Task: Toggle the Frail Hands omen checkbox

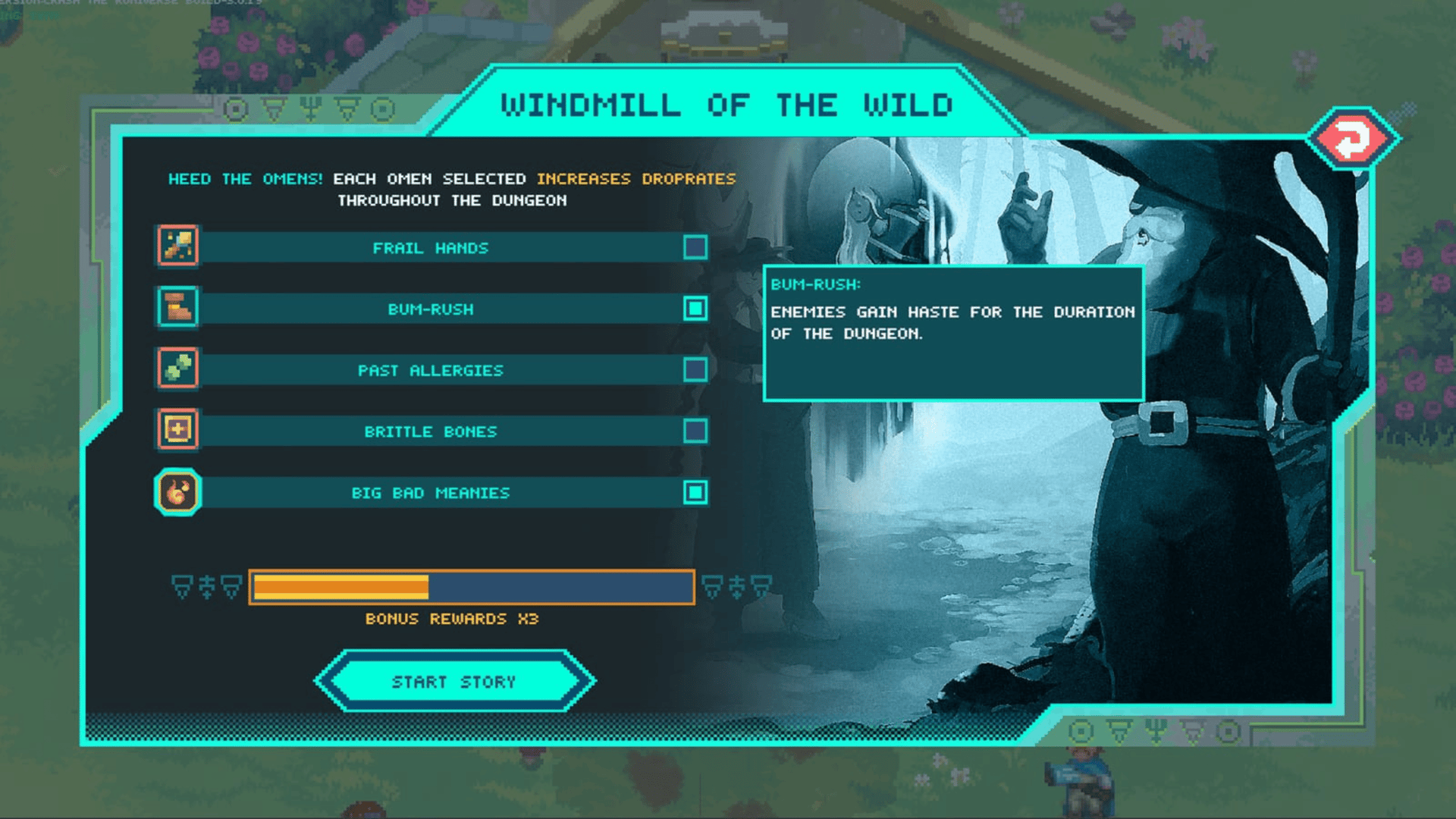Action: pyautogui.click(x=695, y=247)
